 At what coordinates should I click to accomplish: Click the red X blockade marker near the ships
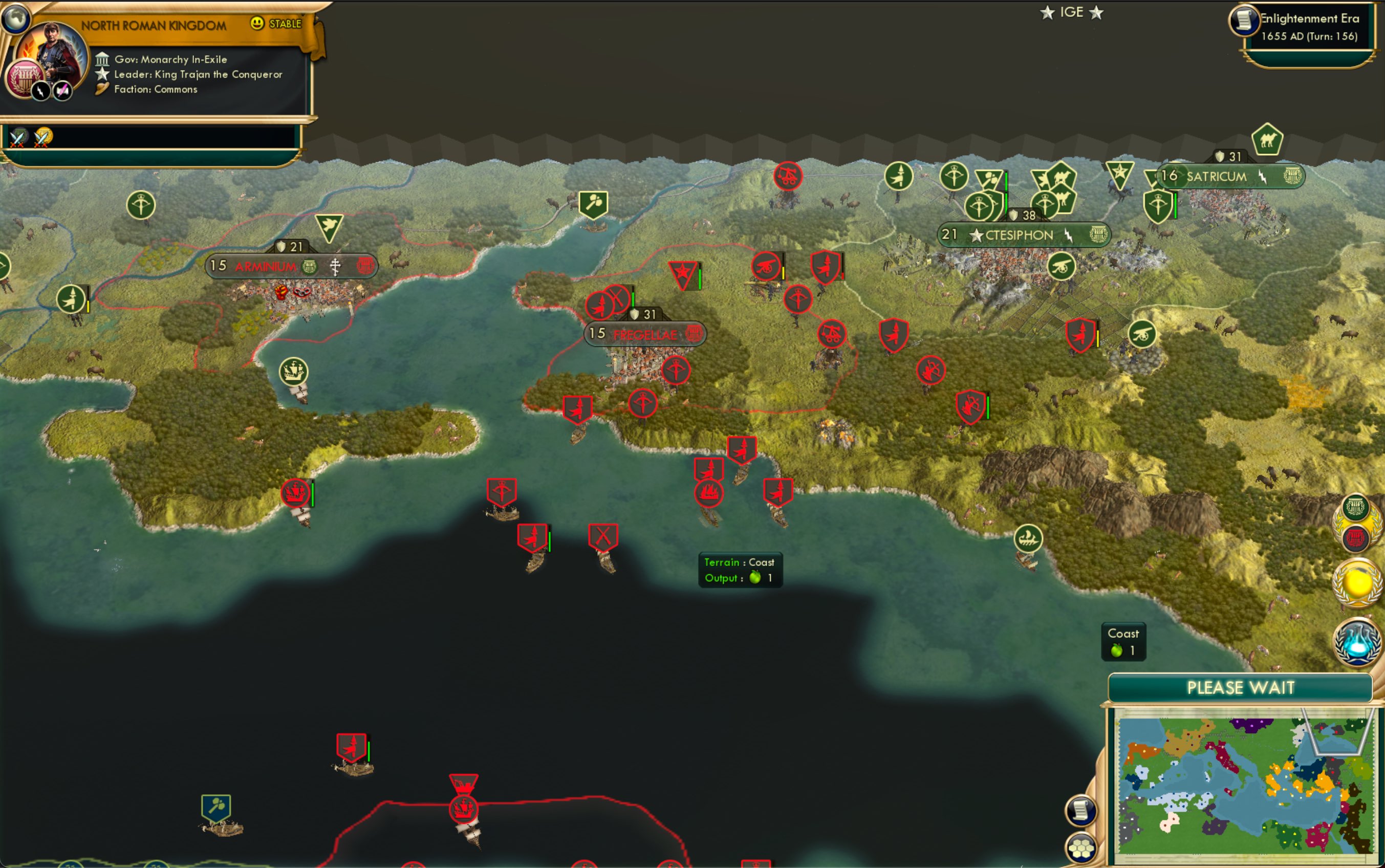point(604,535)
